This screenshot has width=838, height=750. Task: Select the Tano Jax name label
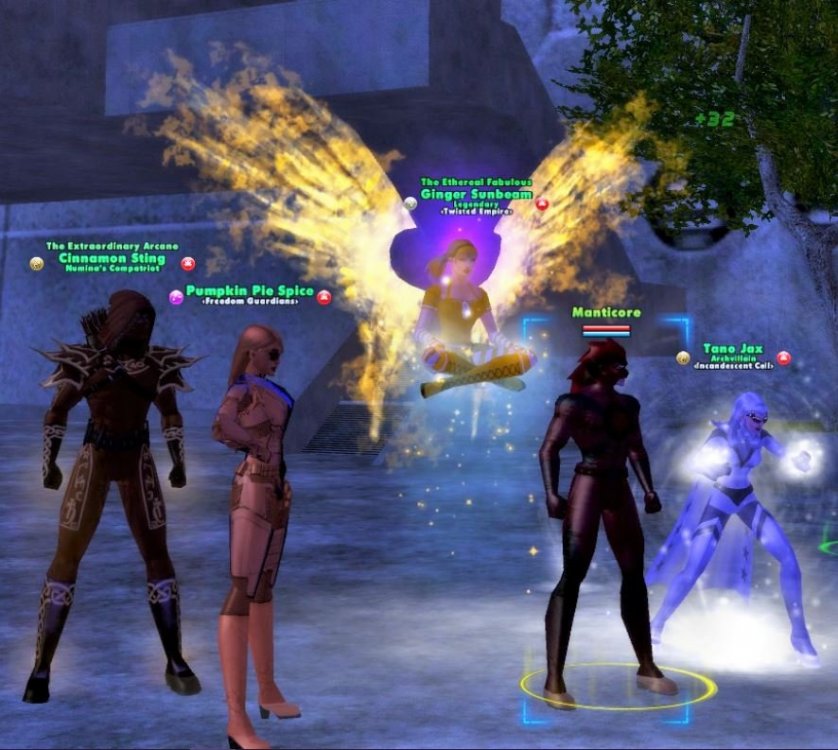tap(732, 349)
